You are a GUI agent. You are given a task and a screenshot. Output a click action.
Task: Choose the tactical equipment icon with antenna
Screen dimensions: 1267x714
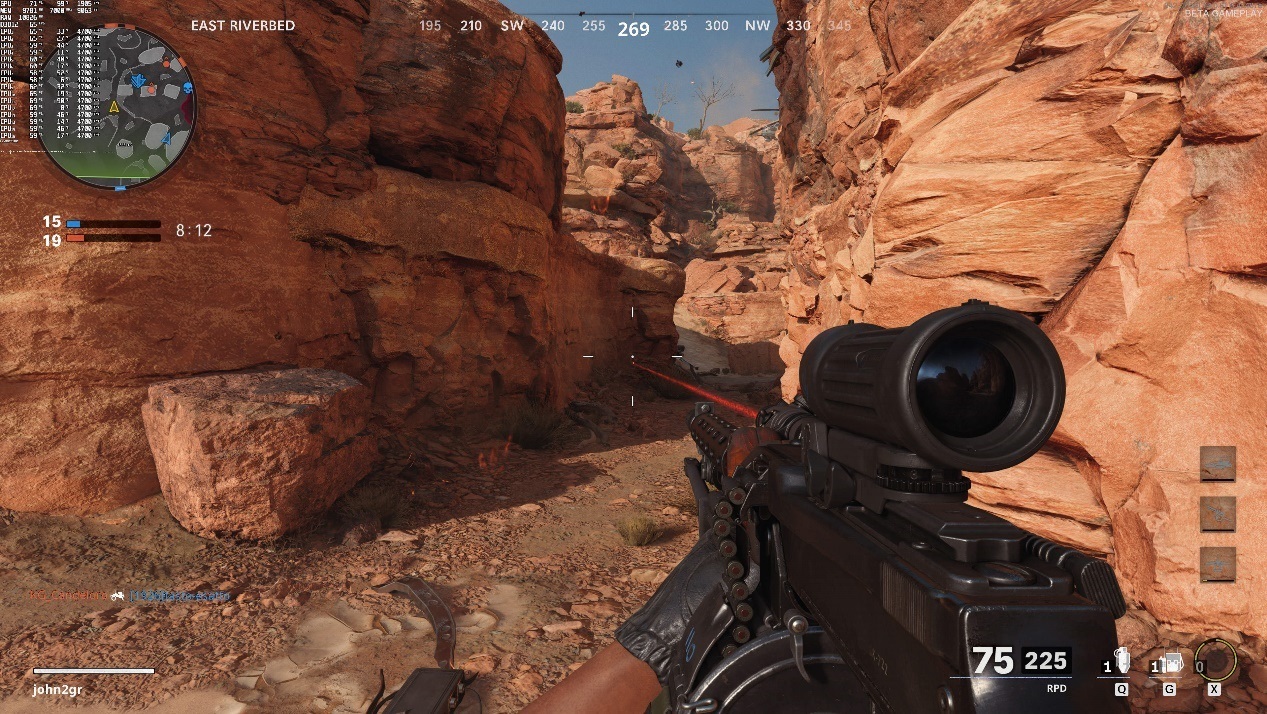coord(1169,664)
